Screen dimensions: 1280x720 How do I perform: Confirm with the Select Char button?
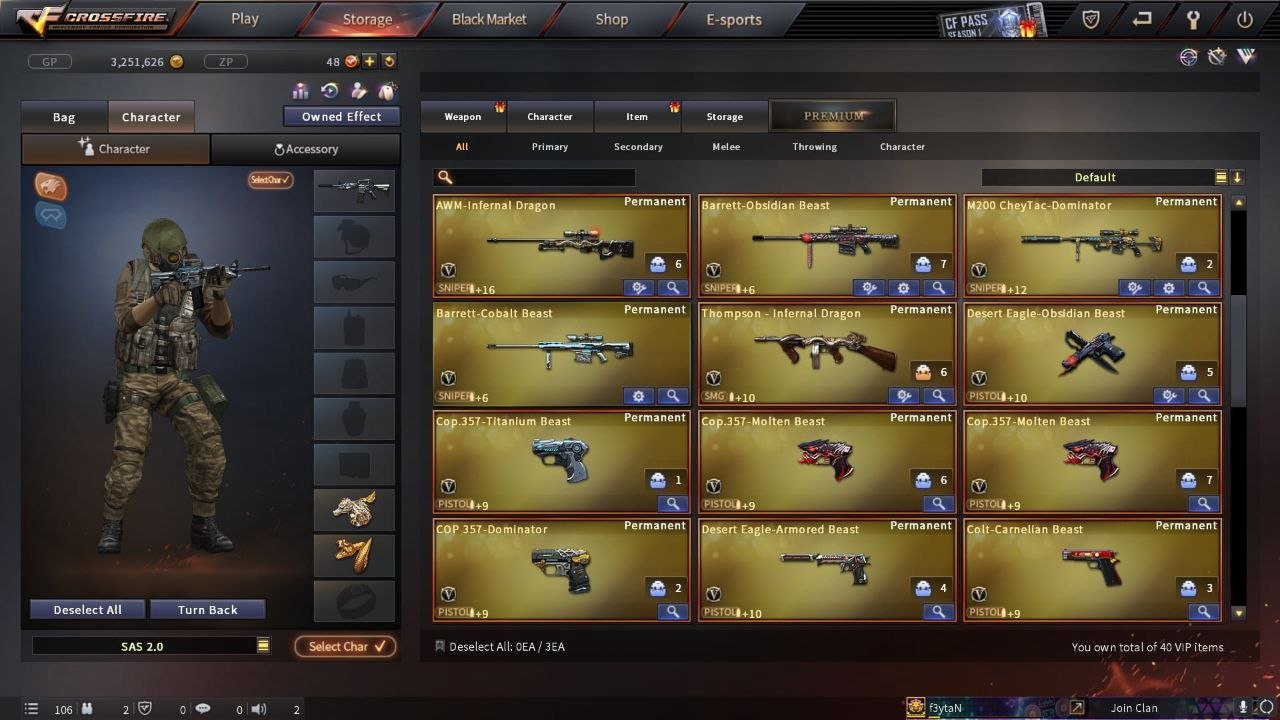[345, 647]
